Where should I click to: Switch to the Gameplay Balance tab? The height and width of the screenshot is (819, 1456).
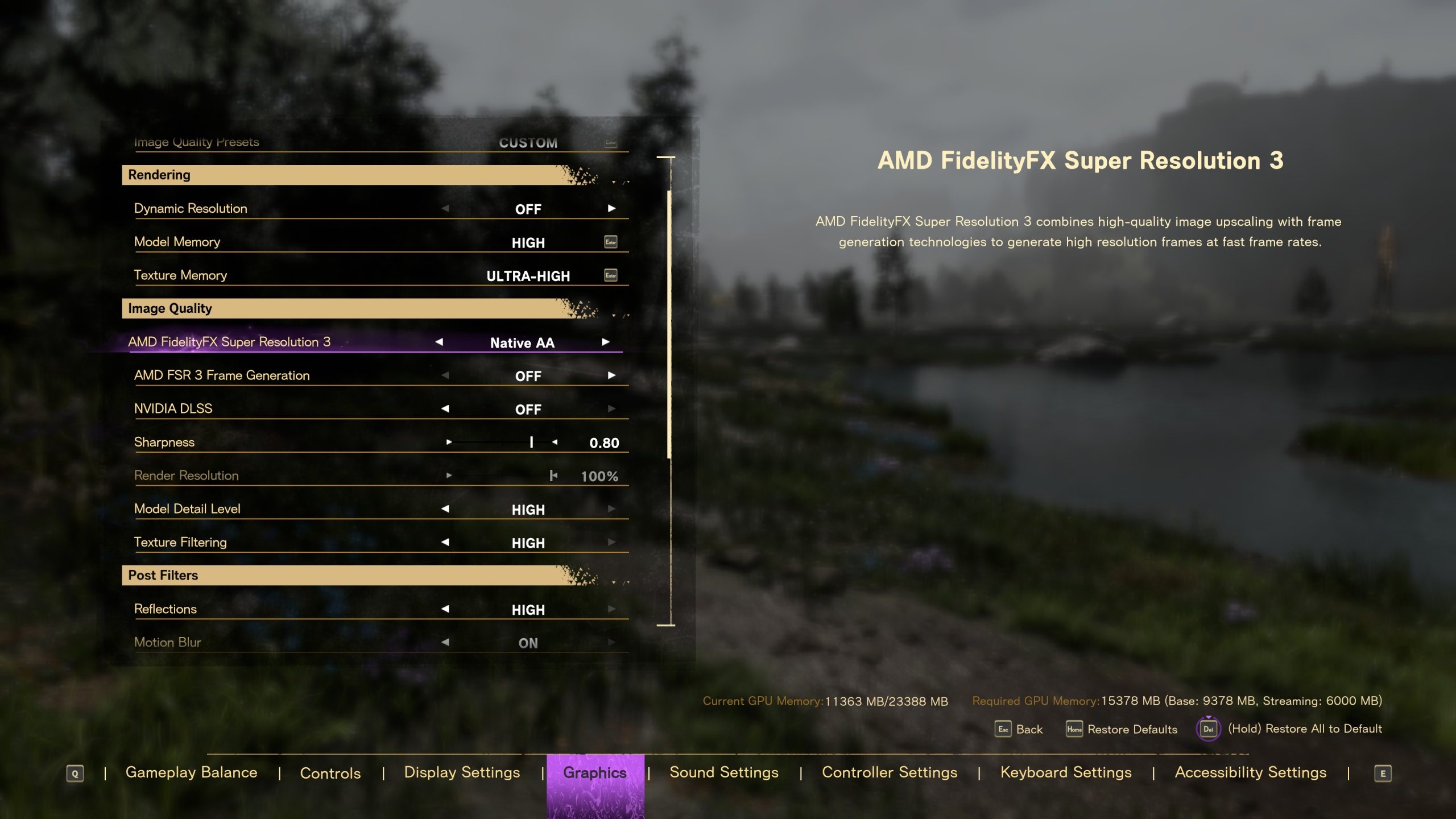[x=191, y=772]
